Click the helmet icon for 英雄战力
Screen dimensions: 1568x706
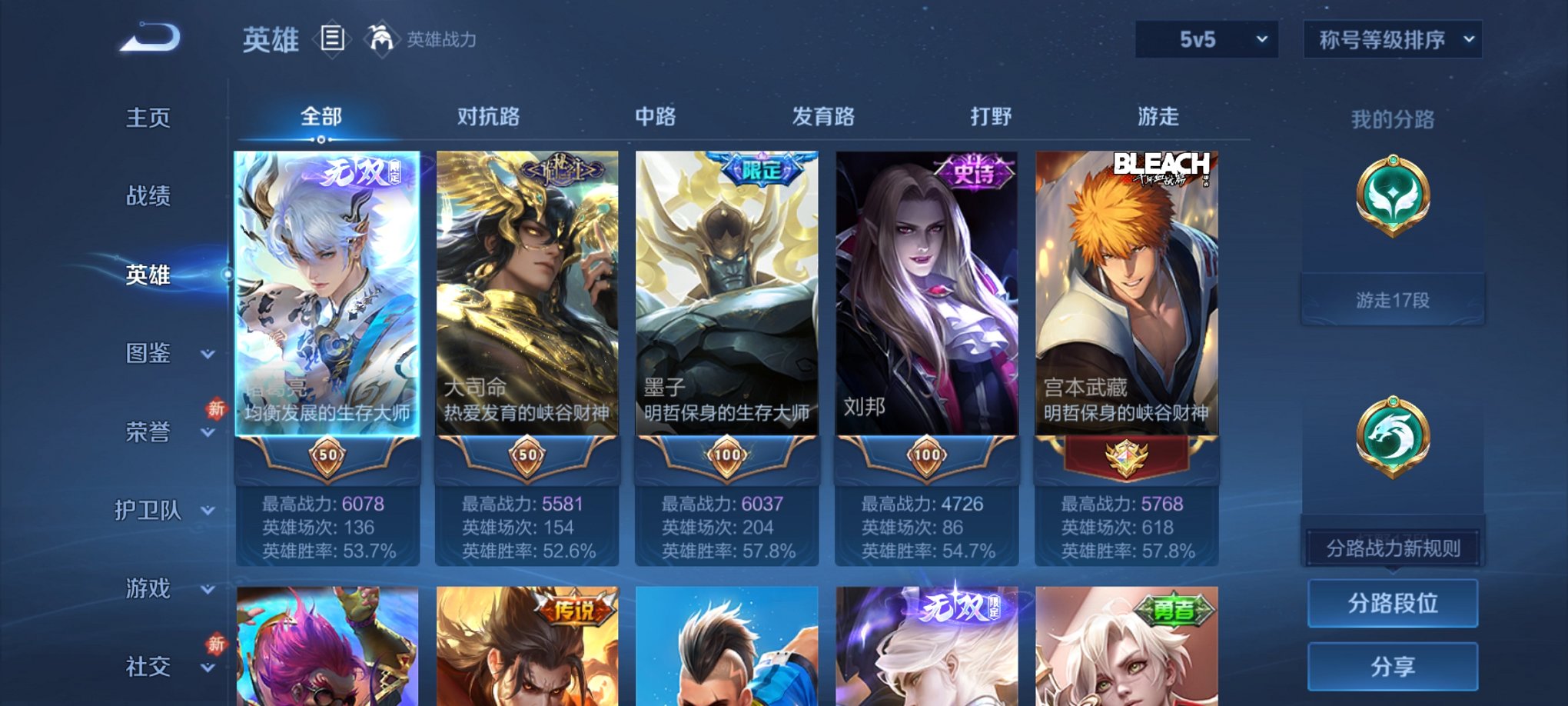(x=383, y=37)
